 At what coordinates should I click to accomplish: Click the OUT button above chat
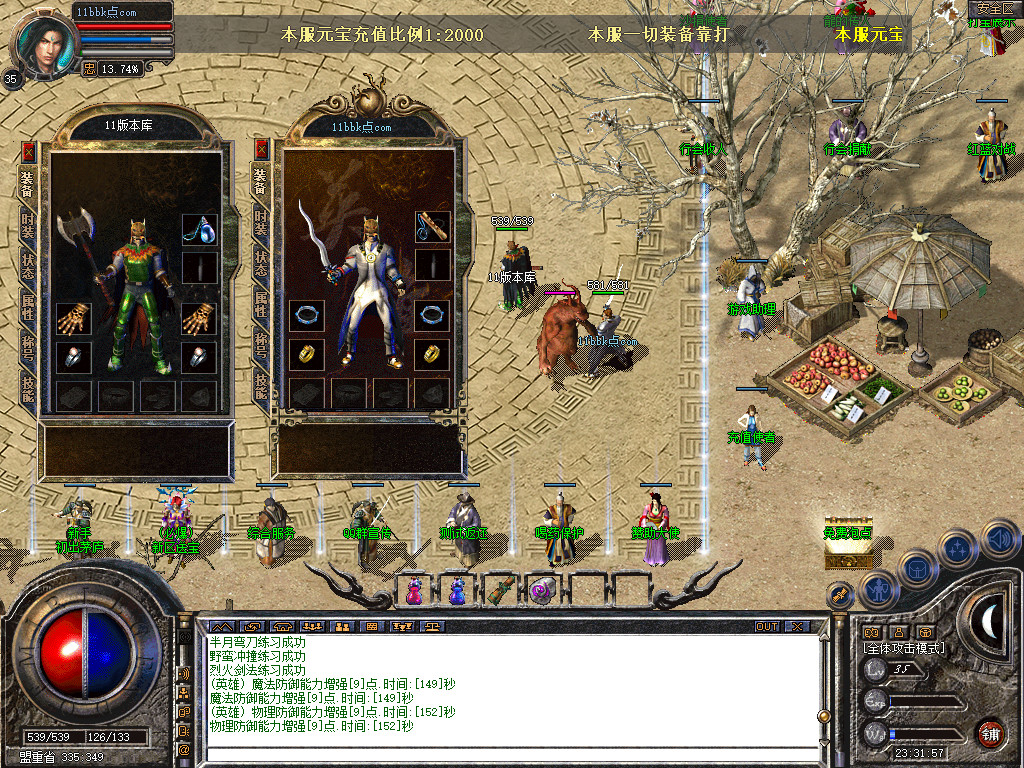click(767, 626)
